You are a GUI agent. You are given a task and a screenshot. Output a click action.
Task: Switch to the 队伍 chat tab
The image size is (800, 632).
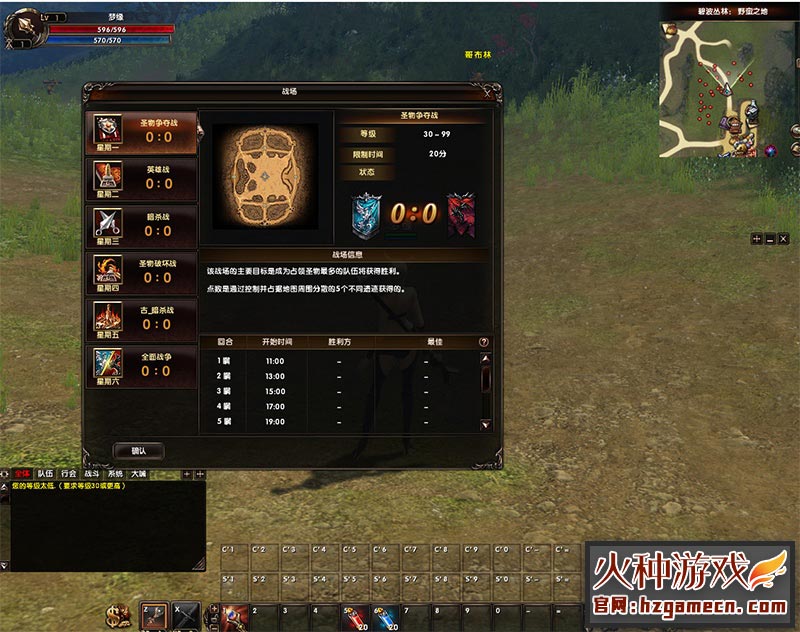point(46,473)
